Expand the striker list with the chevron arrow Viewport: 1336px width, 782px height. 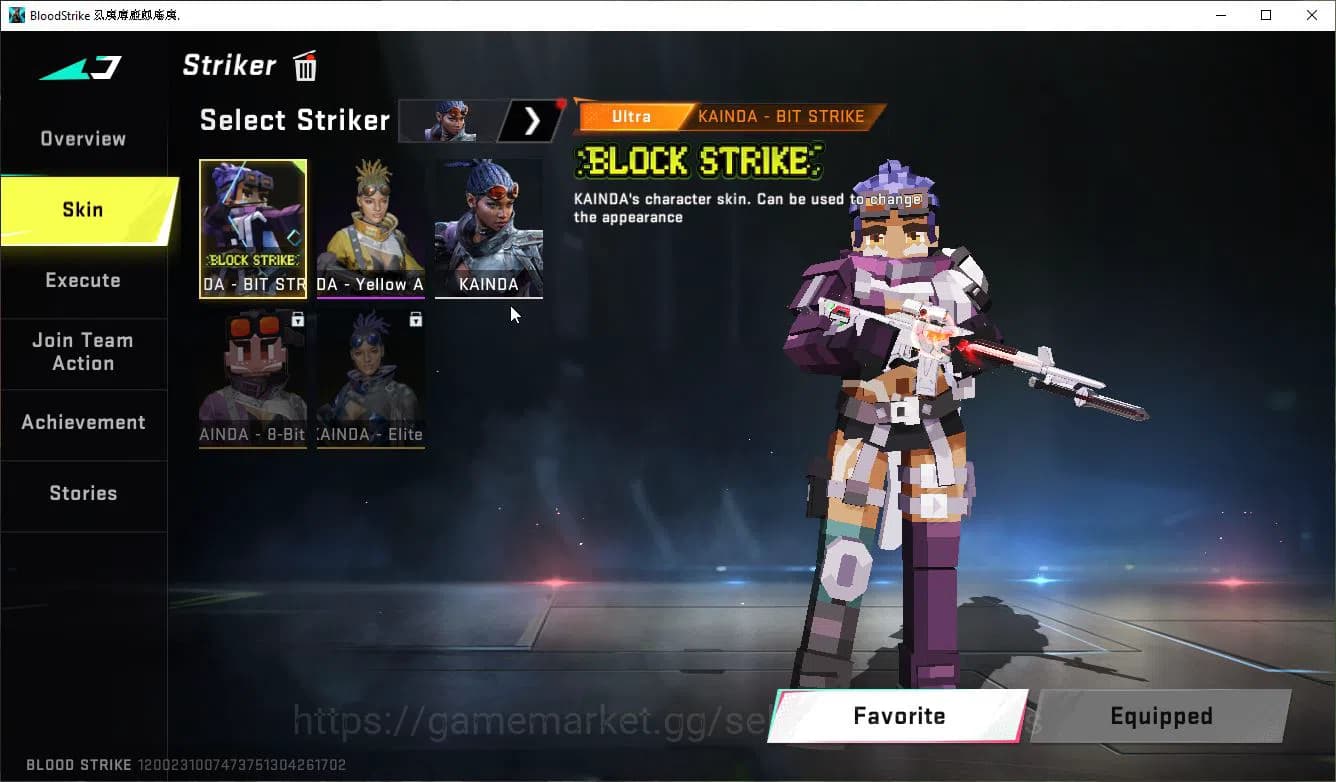(531, 120)
